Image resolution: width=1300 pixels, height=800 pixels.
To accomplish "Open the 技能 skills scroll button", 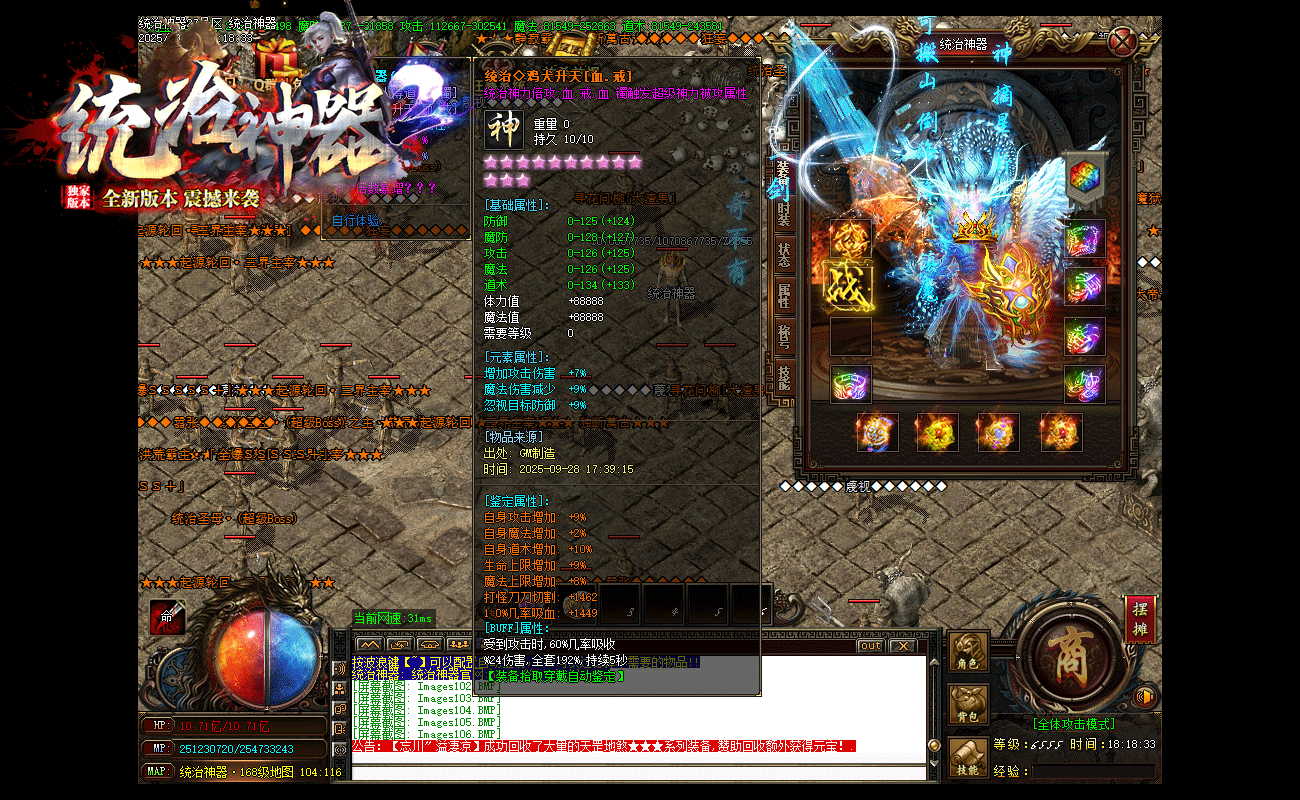I will (x=968, y=758).
